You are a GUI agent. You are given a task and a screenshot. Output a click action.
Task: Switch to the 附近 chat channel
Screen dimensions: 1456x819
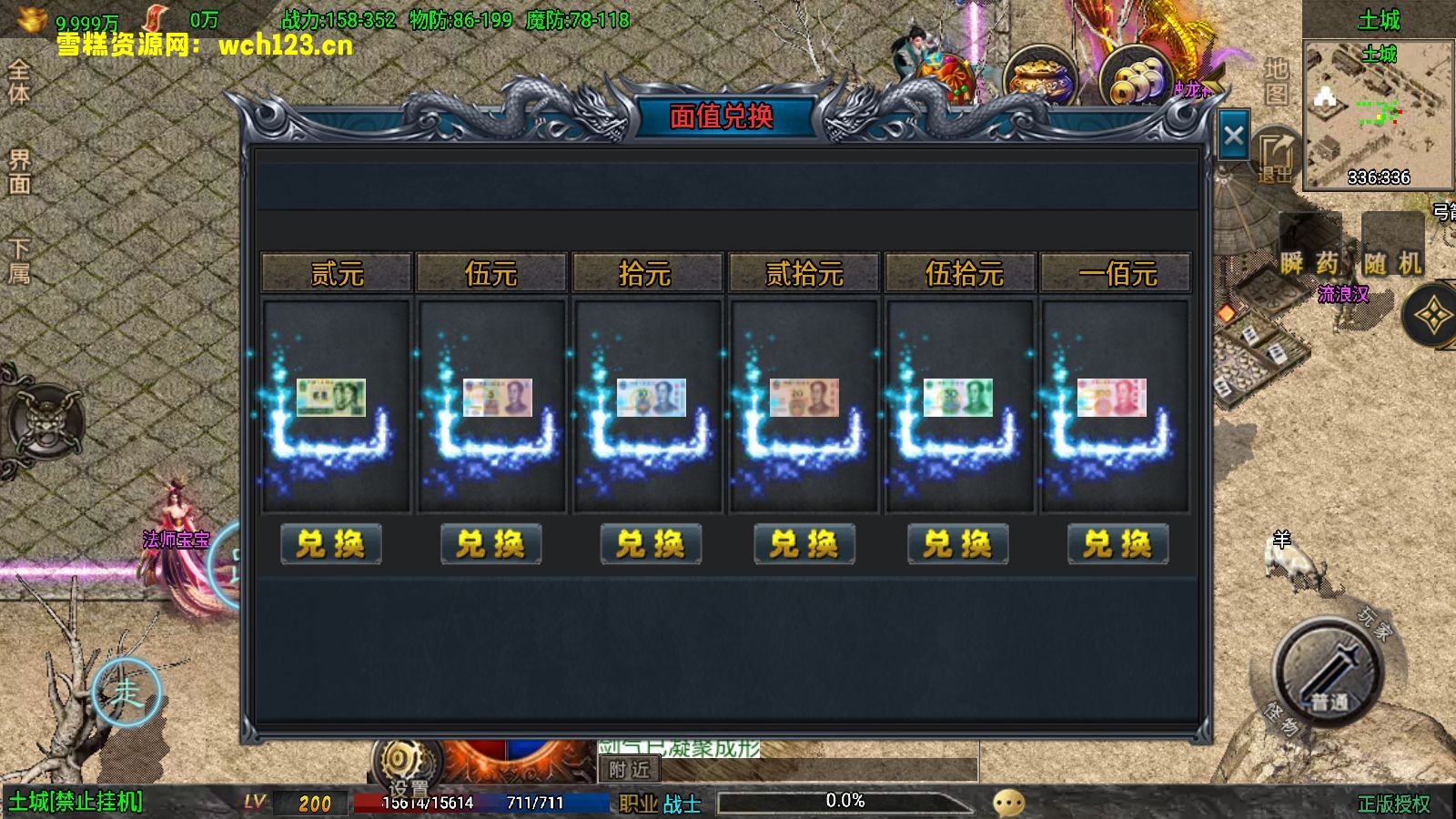click(630, 770)
